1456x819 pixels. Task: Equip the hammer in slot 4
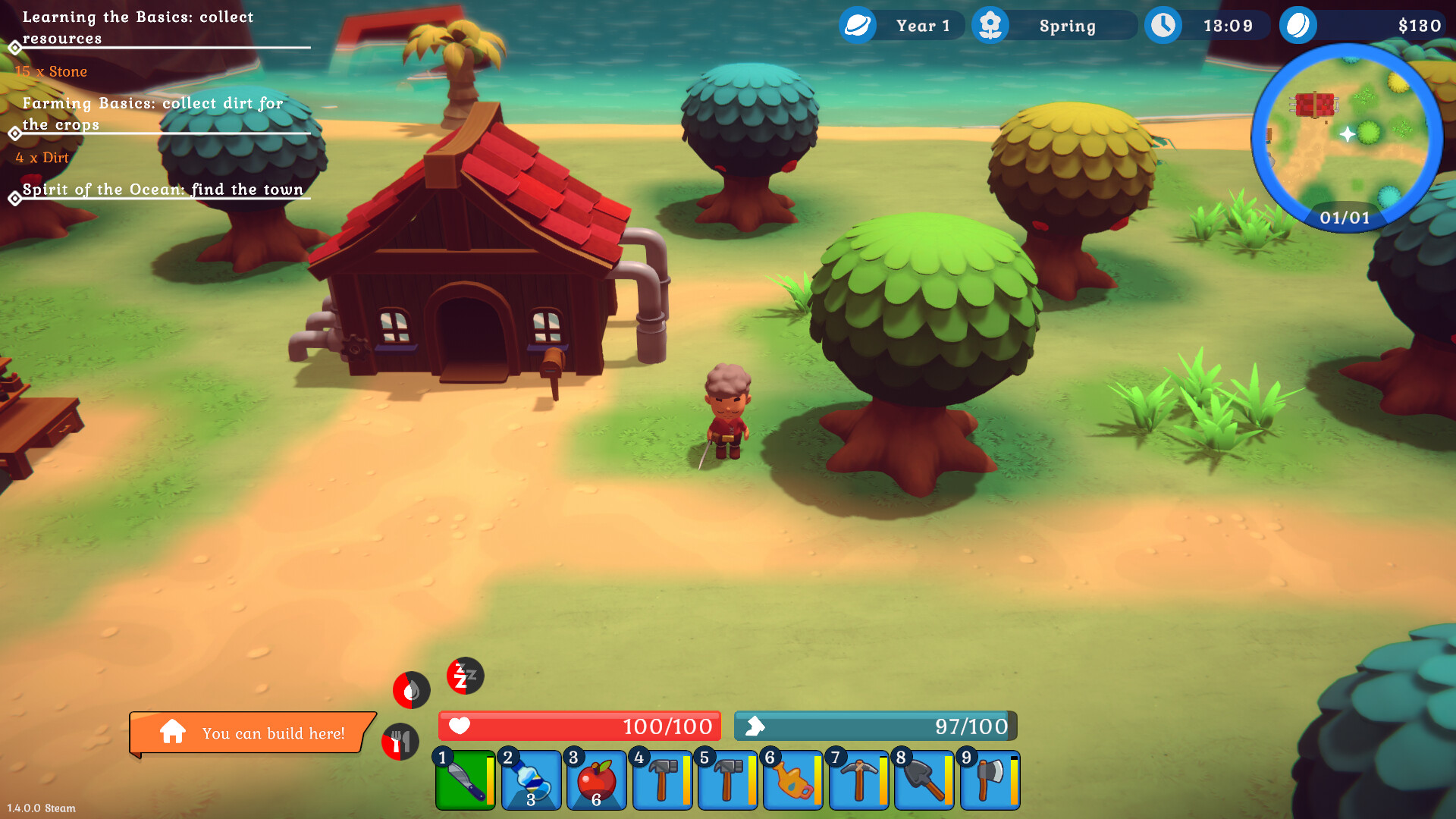pyautogui.click(x=661, y=780)
